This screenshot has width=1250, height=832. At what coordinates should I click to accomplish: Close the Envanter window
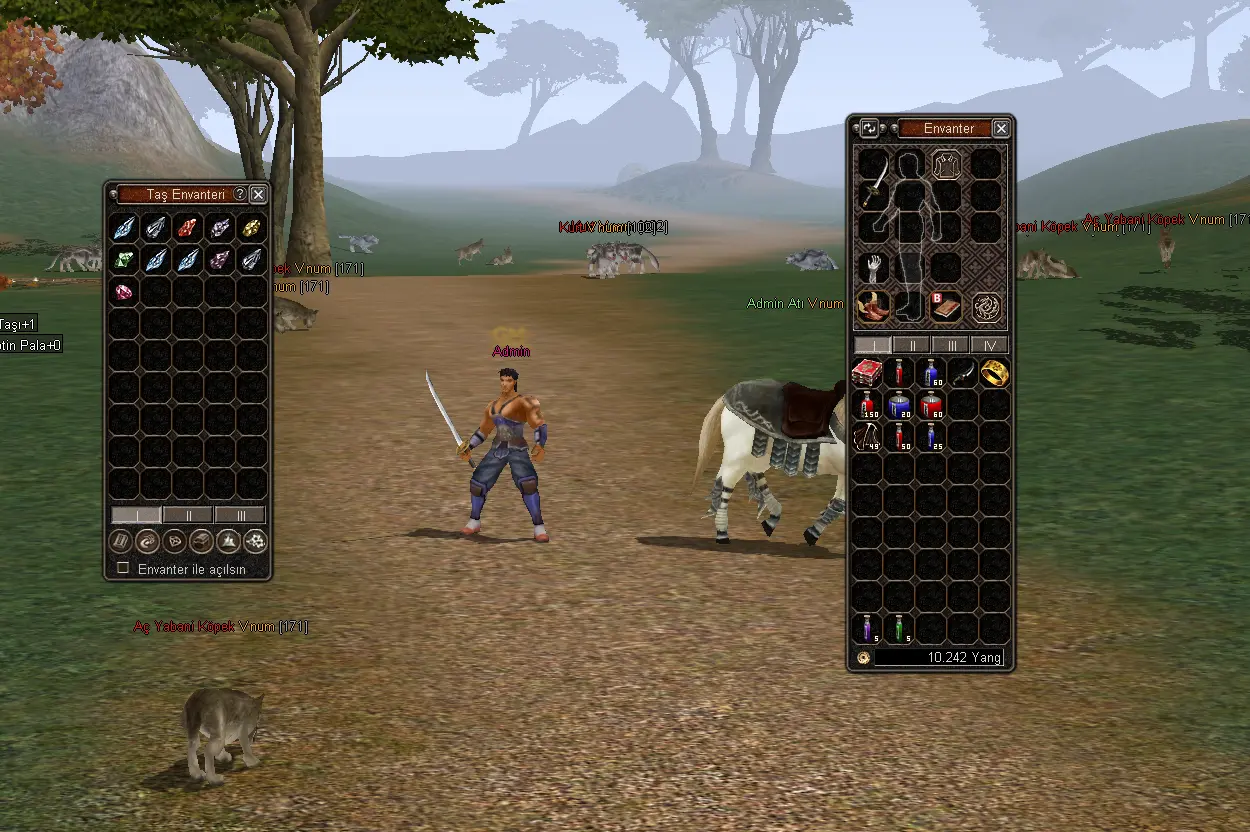tap(1001, 129)
